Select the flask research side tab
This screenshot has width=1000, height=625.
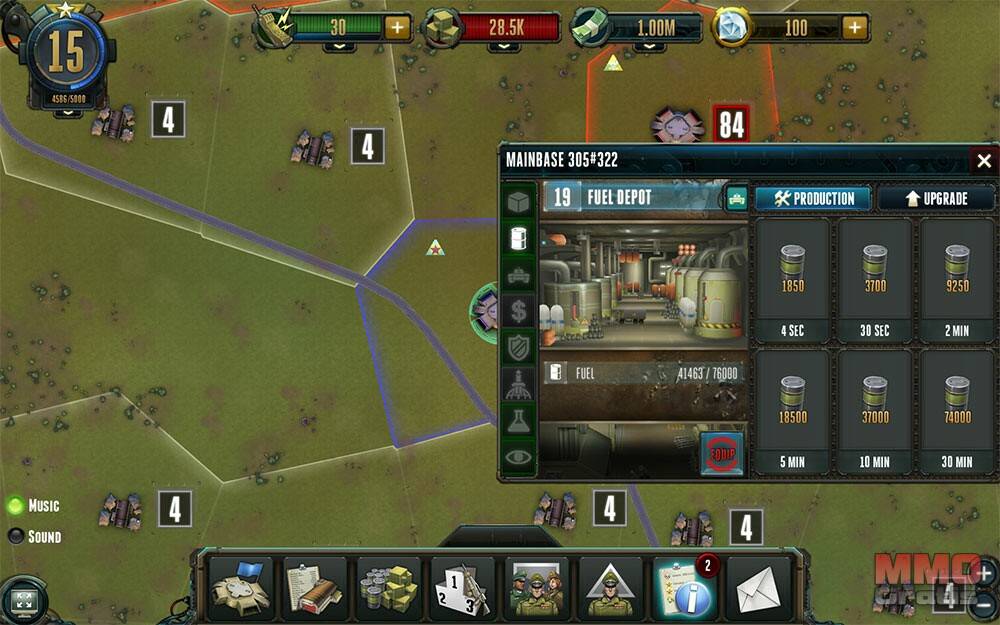(518, 421)
